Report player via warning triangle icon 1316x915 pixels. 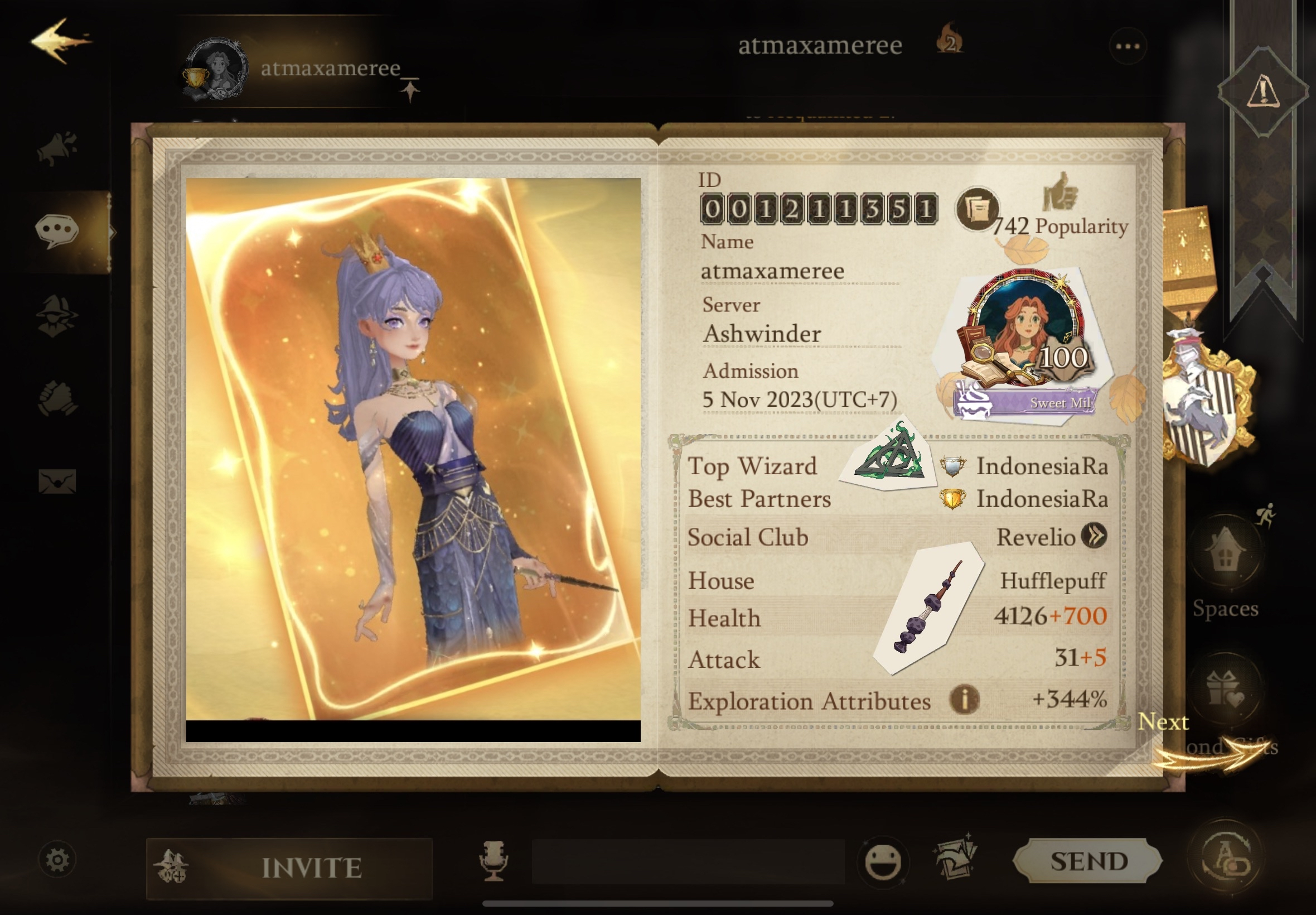click(x=1262, y=92)
